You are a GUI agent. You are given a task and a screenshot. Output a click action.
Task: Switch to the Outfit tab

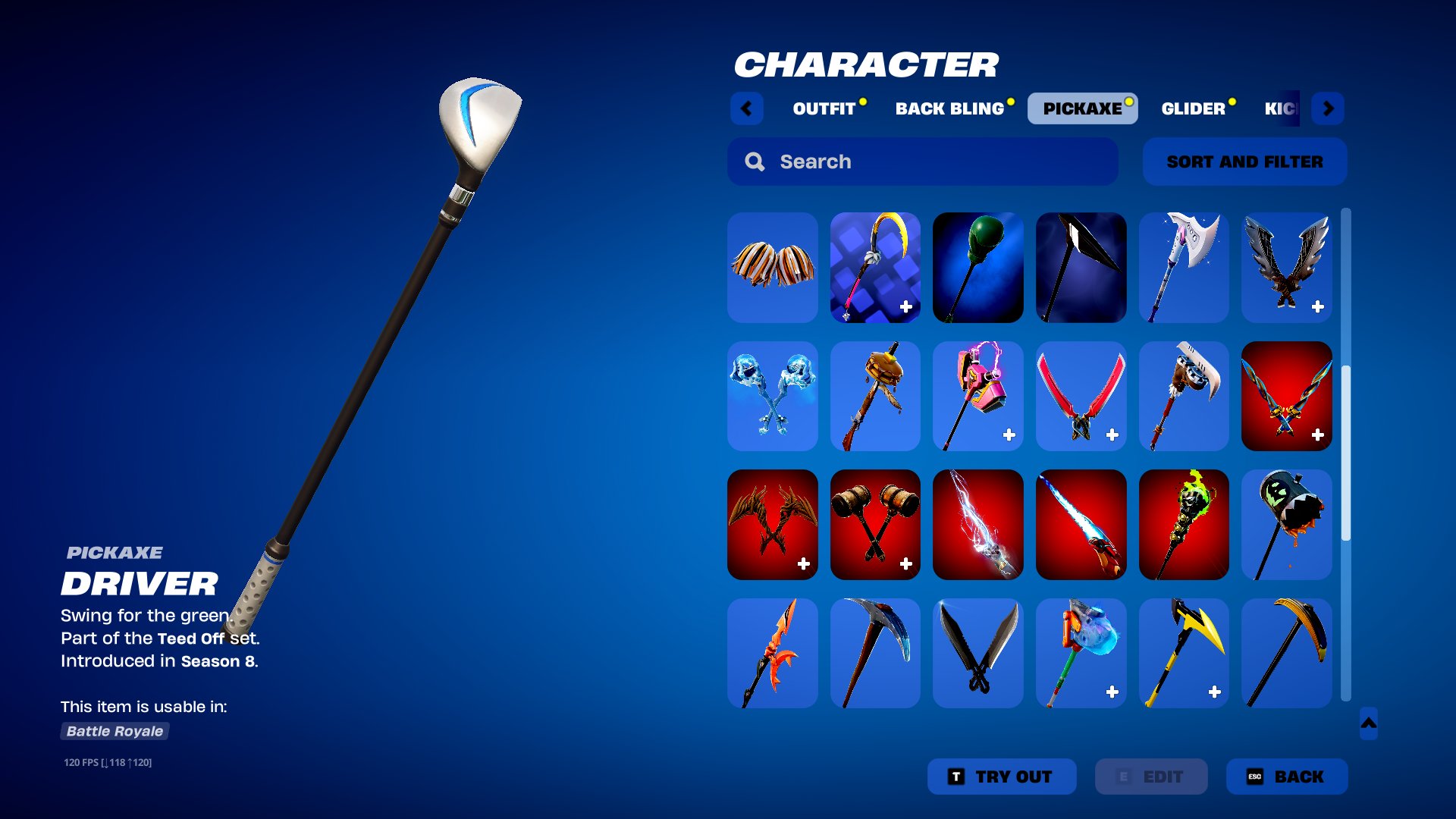point(824,108)
